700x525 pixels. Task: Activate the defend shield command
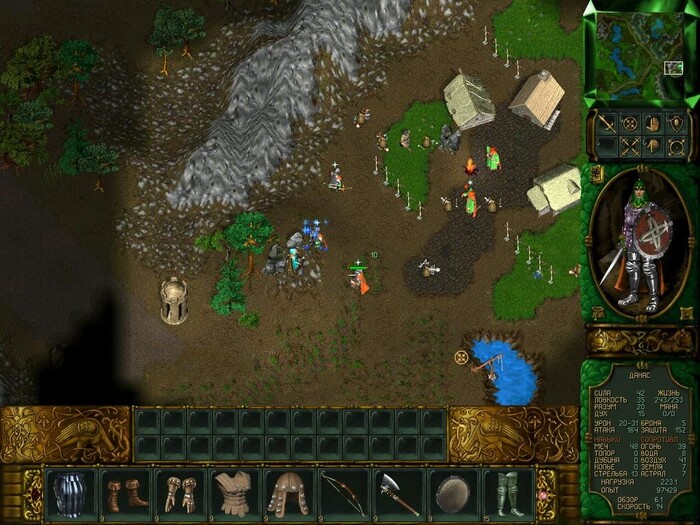(x=675, y=125)
